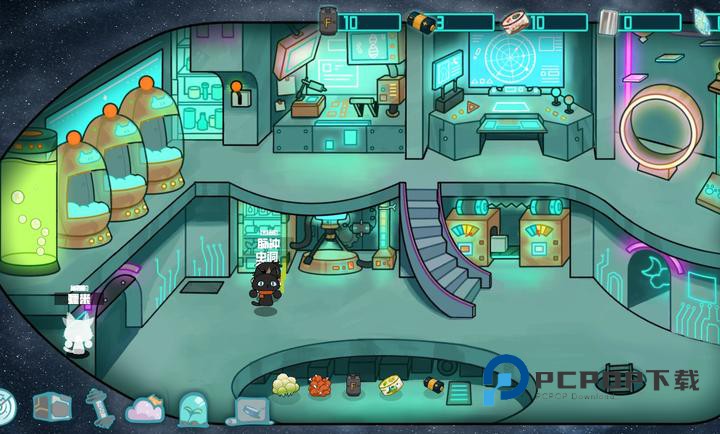Select the fuel canister in the tray
Viewport: 720px width, 434px height.
[x=353, y=385]
